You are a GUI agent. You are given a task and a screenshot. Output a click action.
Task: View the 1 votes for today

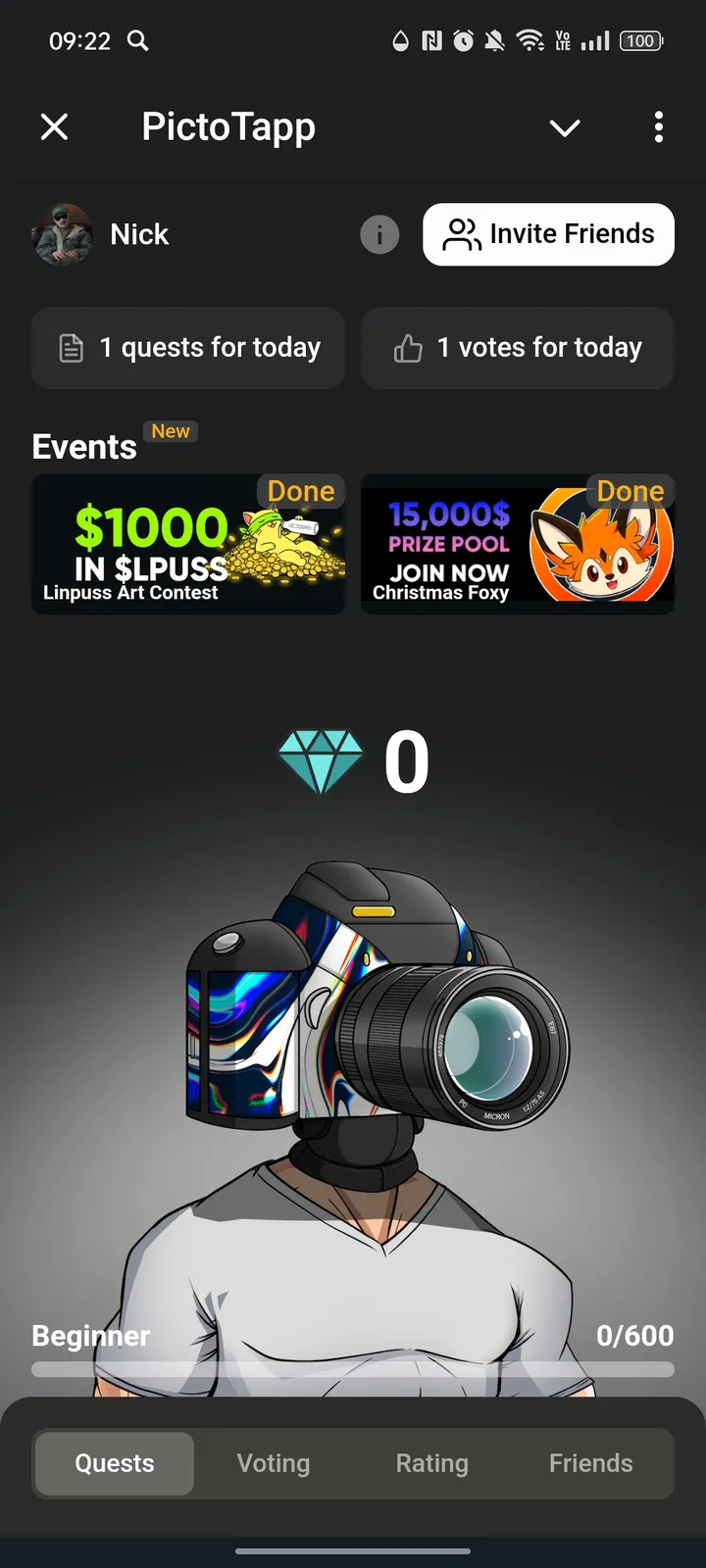[x=518, y=348]
